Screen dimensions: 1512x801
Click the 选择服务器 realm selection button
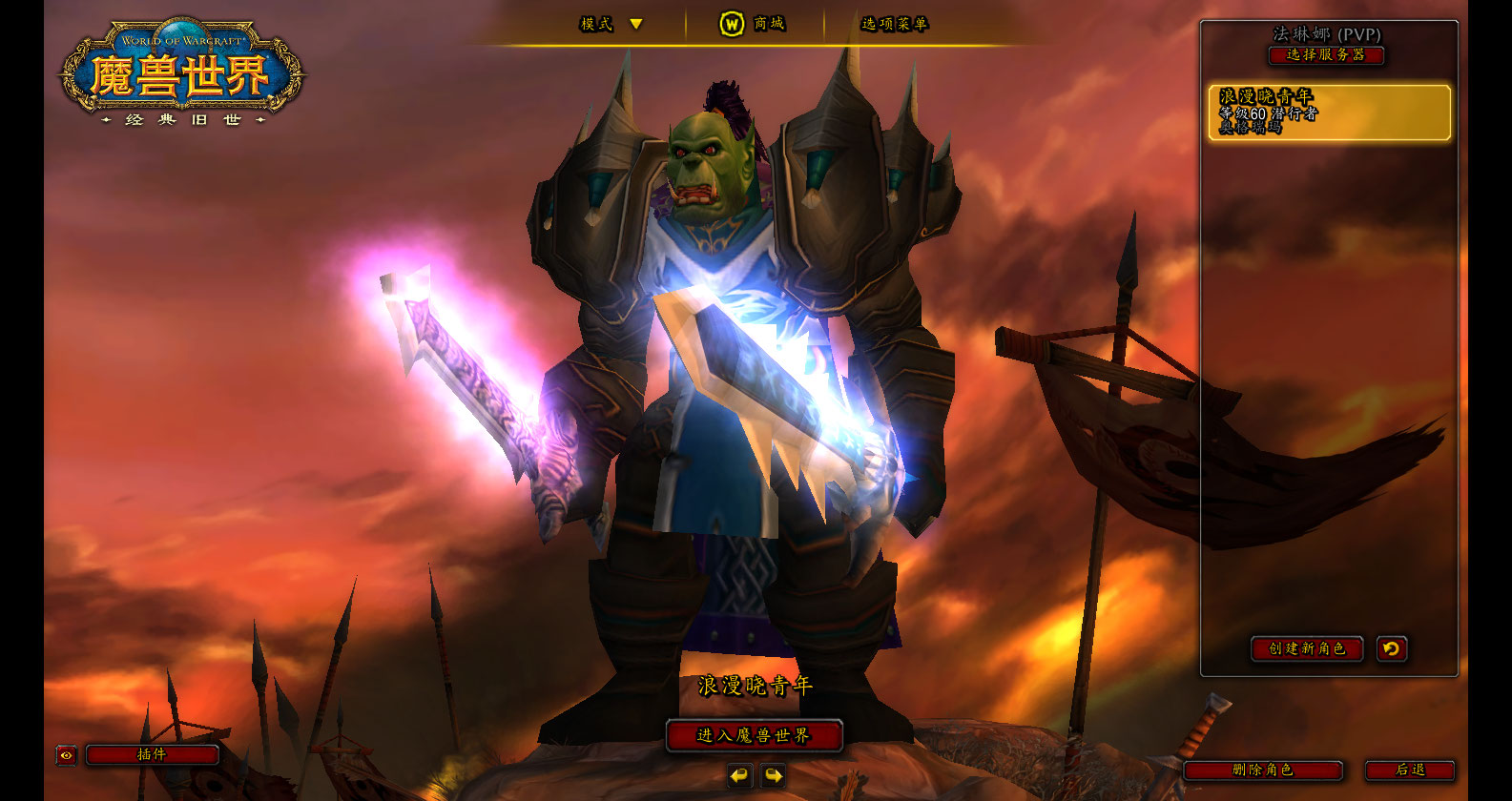tap(1326, 55)
